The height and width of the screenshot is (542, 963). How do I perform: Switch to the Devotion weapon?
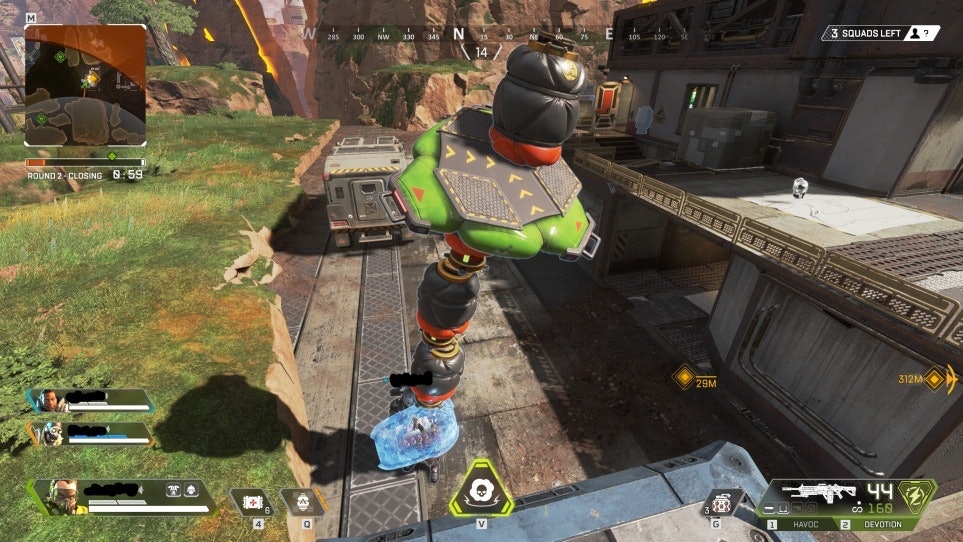point(880,525)
